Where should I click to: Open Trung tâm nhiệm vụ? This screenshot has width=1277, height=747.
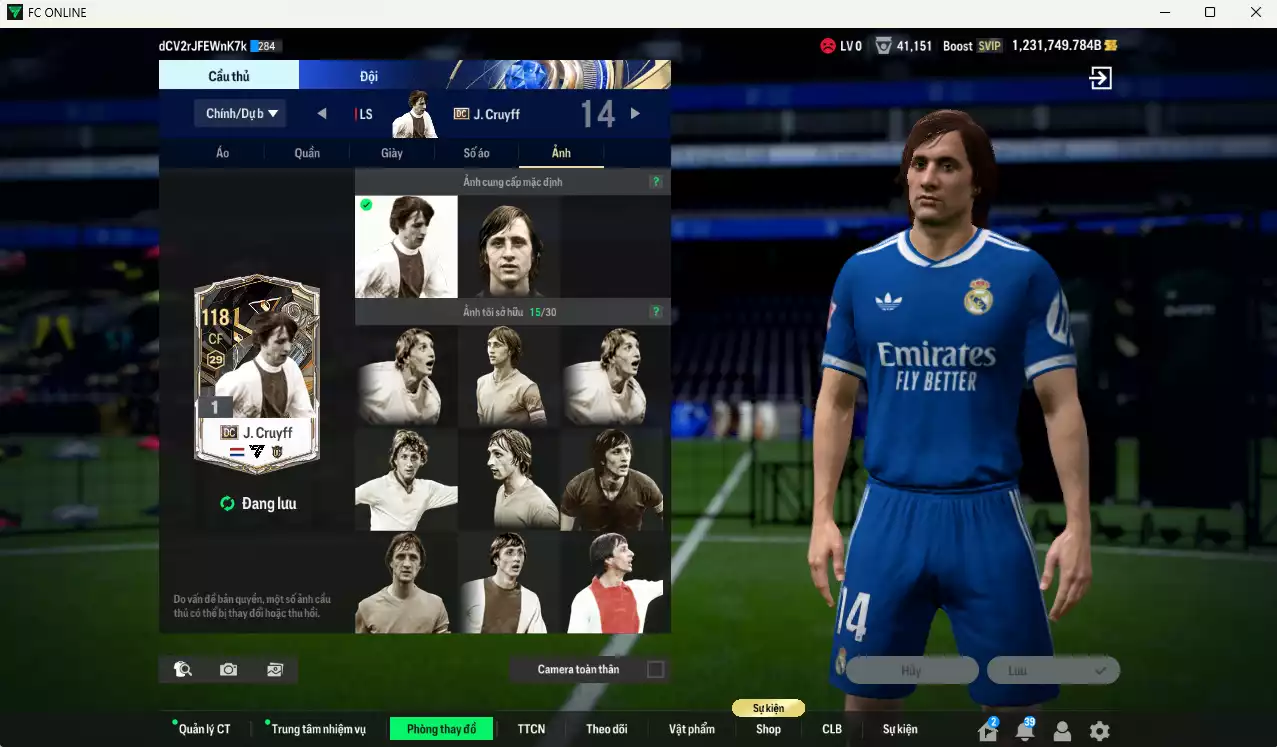(318, 729)
